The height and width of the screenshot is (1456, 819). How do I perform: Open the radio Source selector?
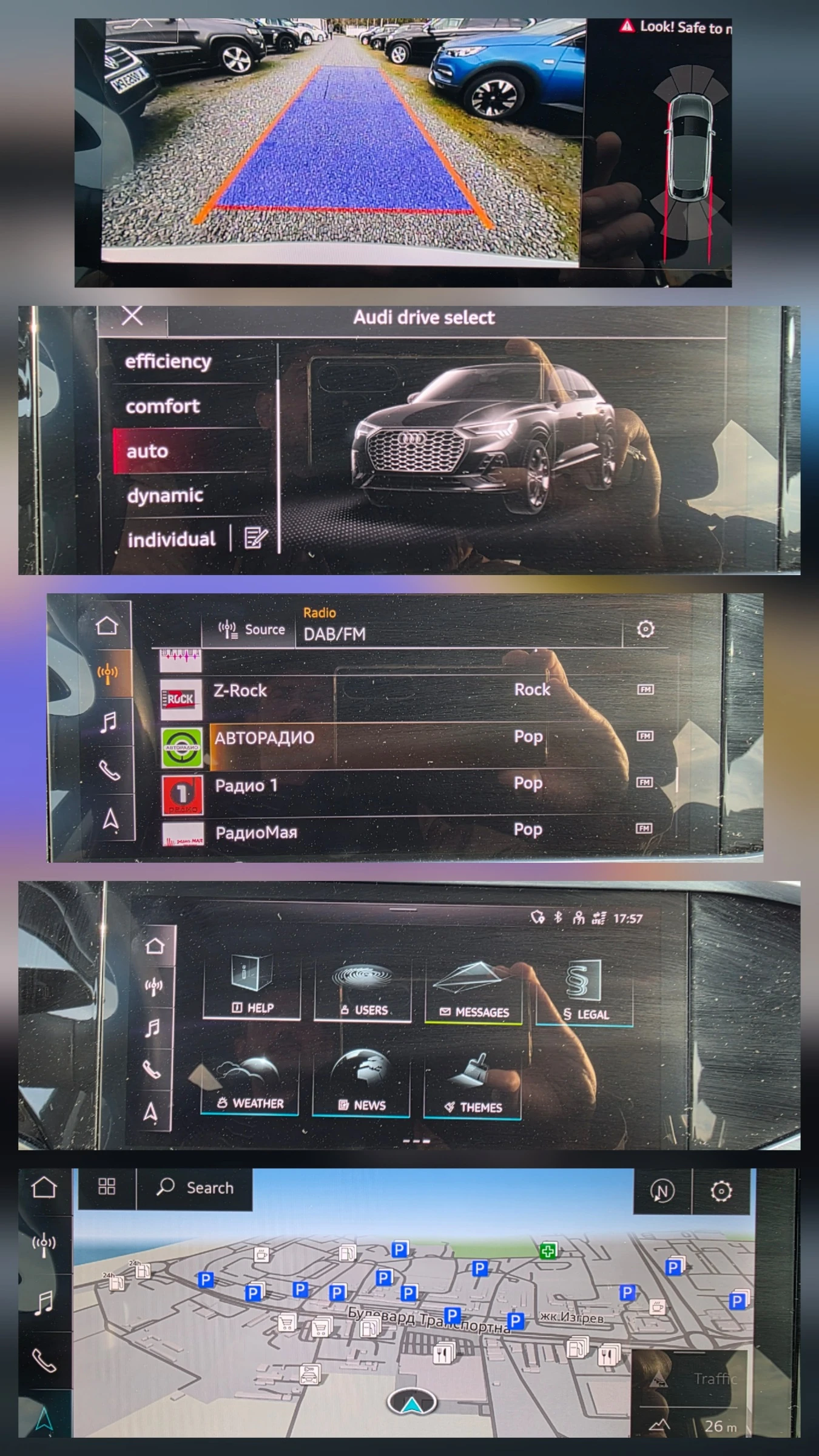(x=251, y=630)
